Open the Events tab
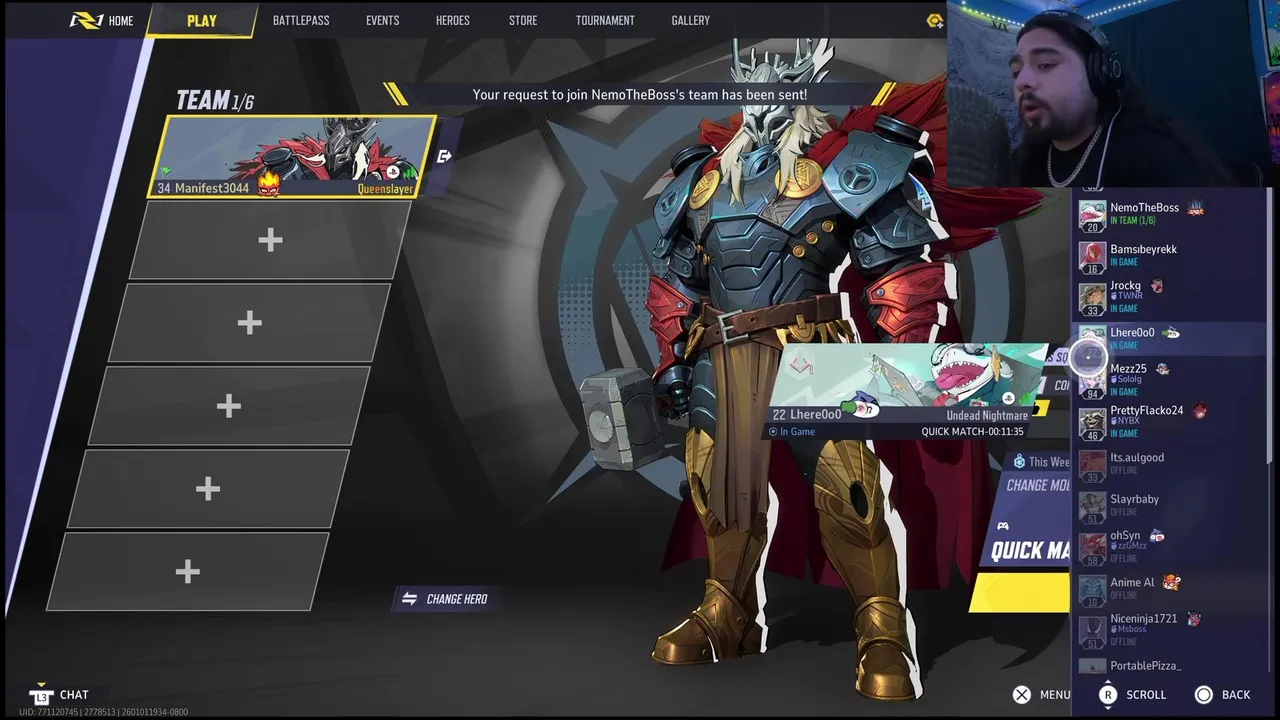1280x720 pixels. click(382, 20)
